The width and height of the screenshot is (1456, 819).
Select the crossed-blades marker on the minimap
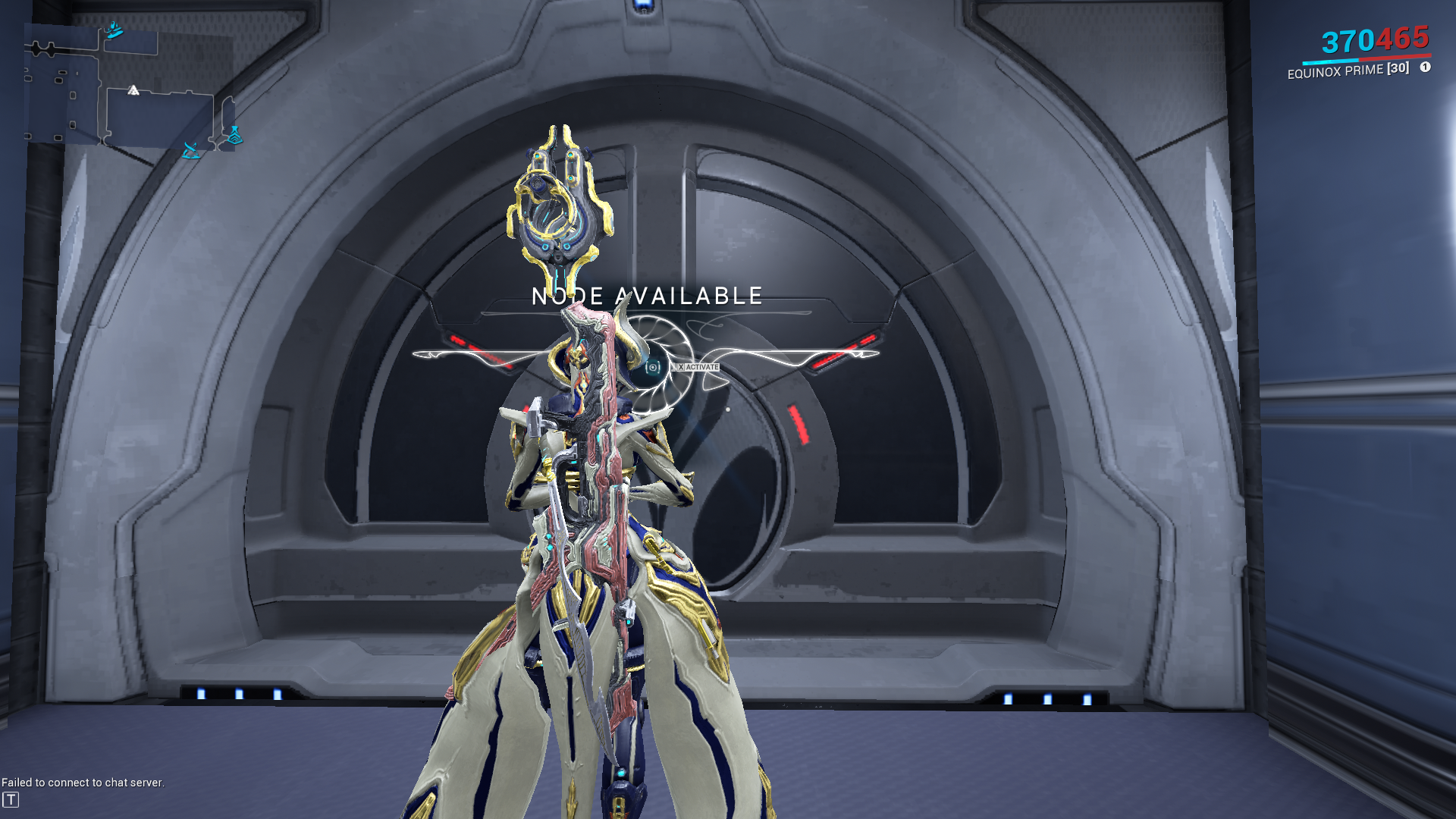(191, 150)
